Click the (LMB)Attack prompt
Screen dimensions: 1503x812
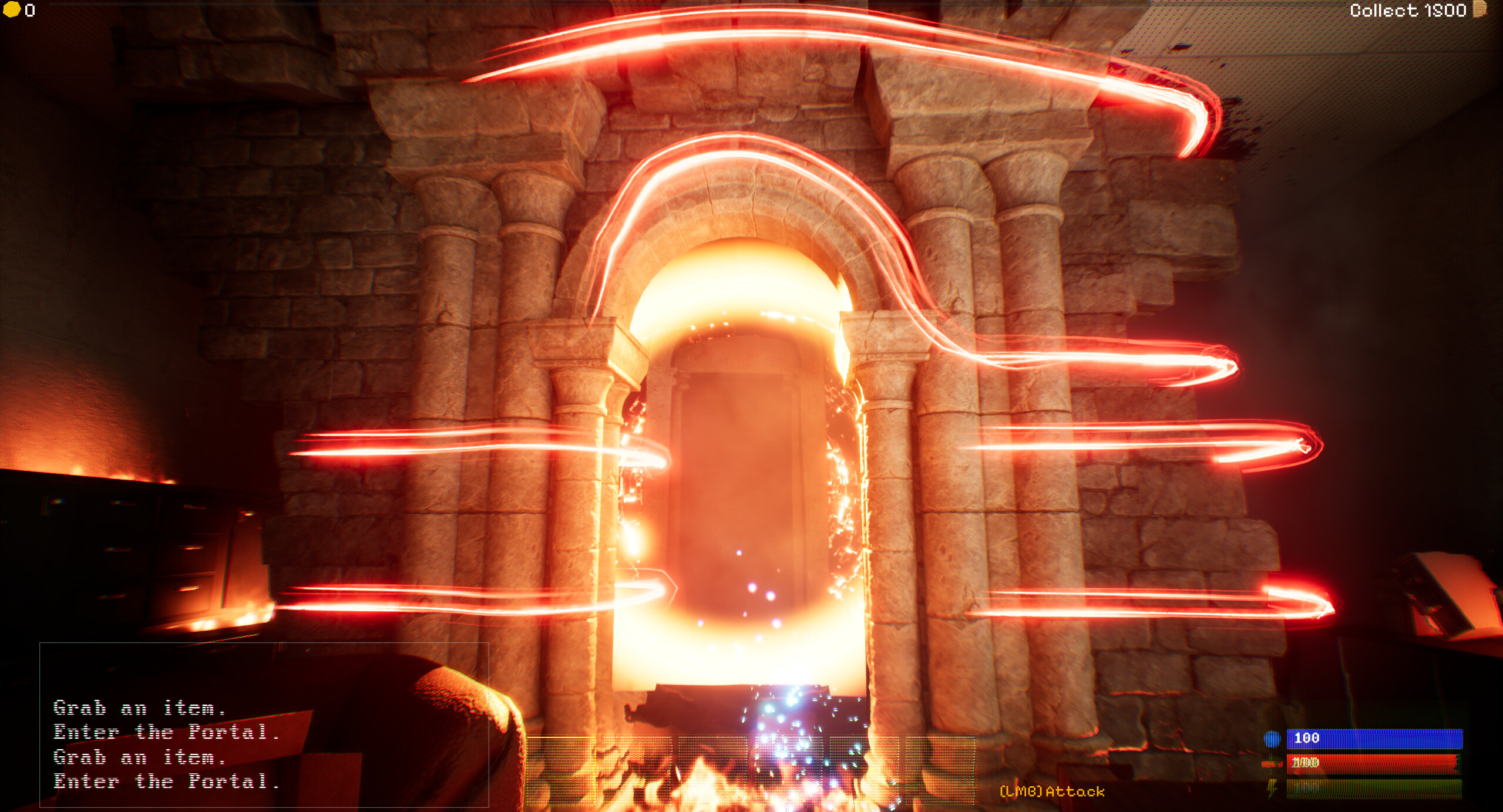(1051, 791)
